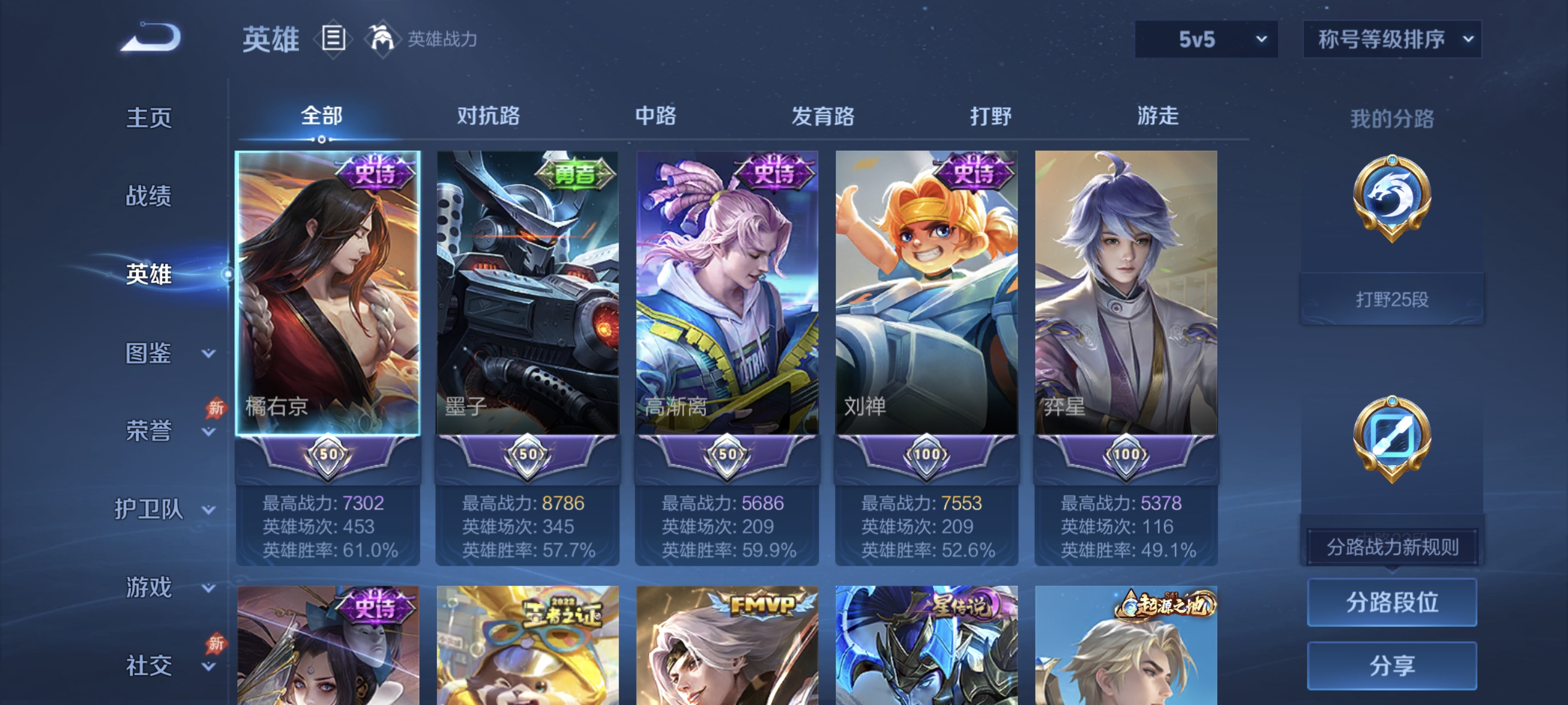Click the 英雄战力 hero power icon
Screen dimensions: 1568x705
(x=382, y=38)
